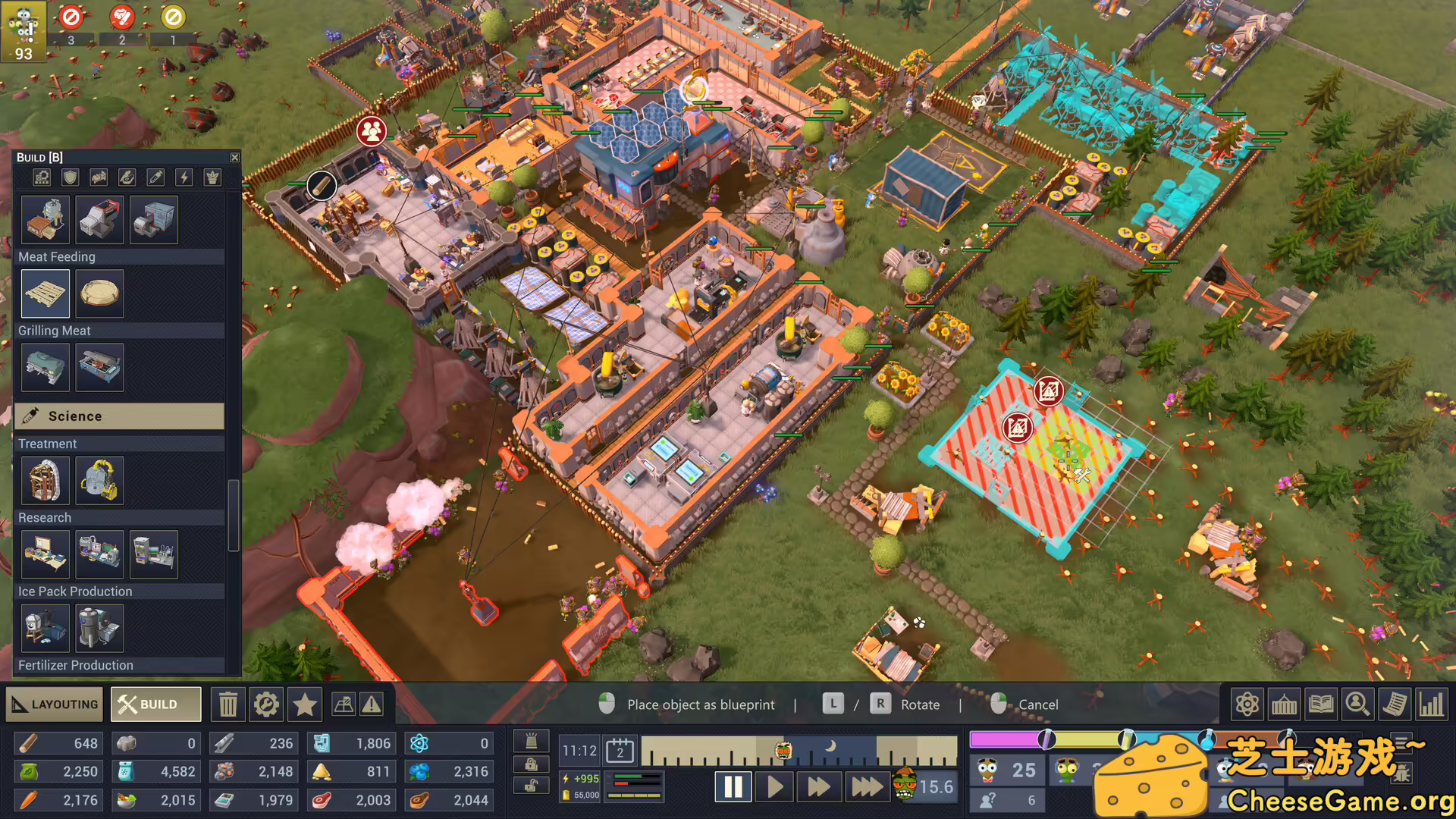The height and width of the screenshot is (819, 1456).
Task: Open the syringe science category in Build panel
Action: 155,177
